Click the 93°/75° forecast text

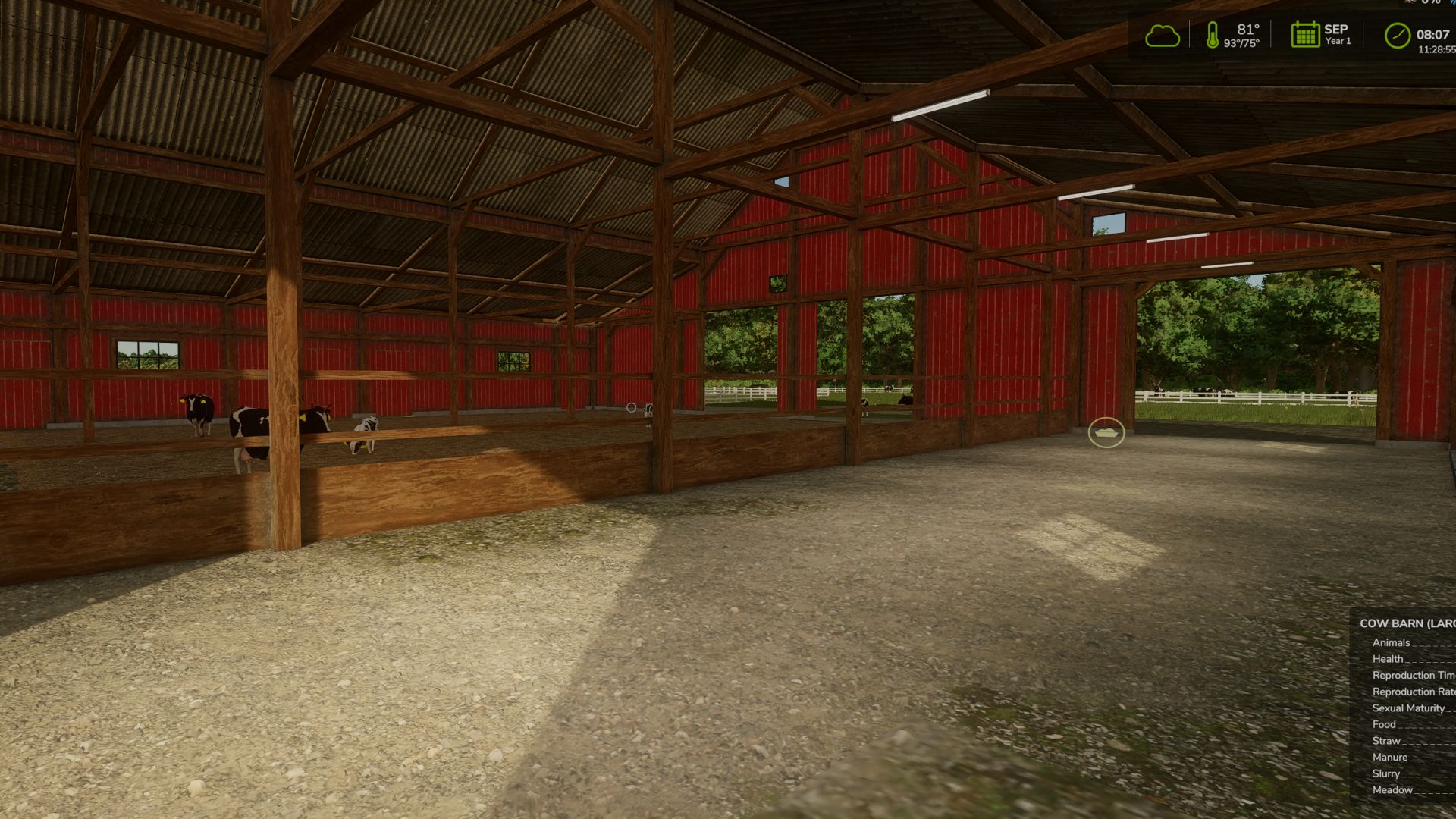1242,43
